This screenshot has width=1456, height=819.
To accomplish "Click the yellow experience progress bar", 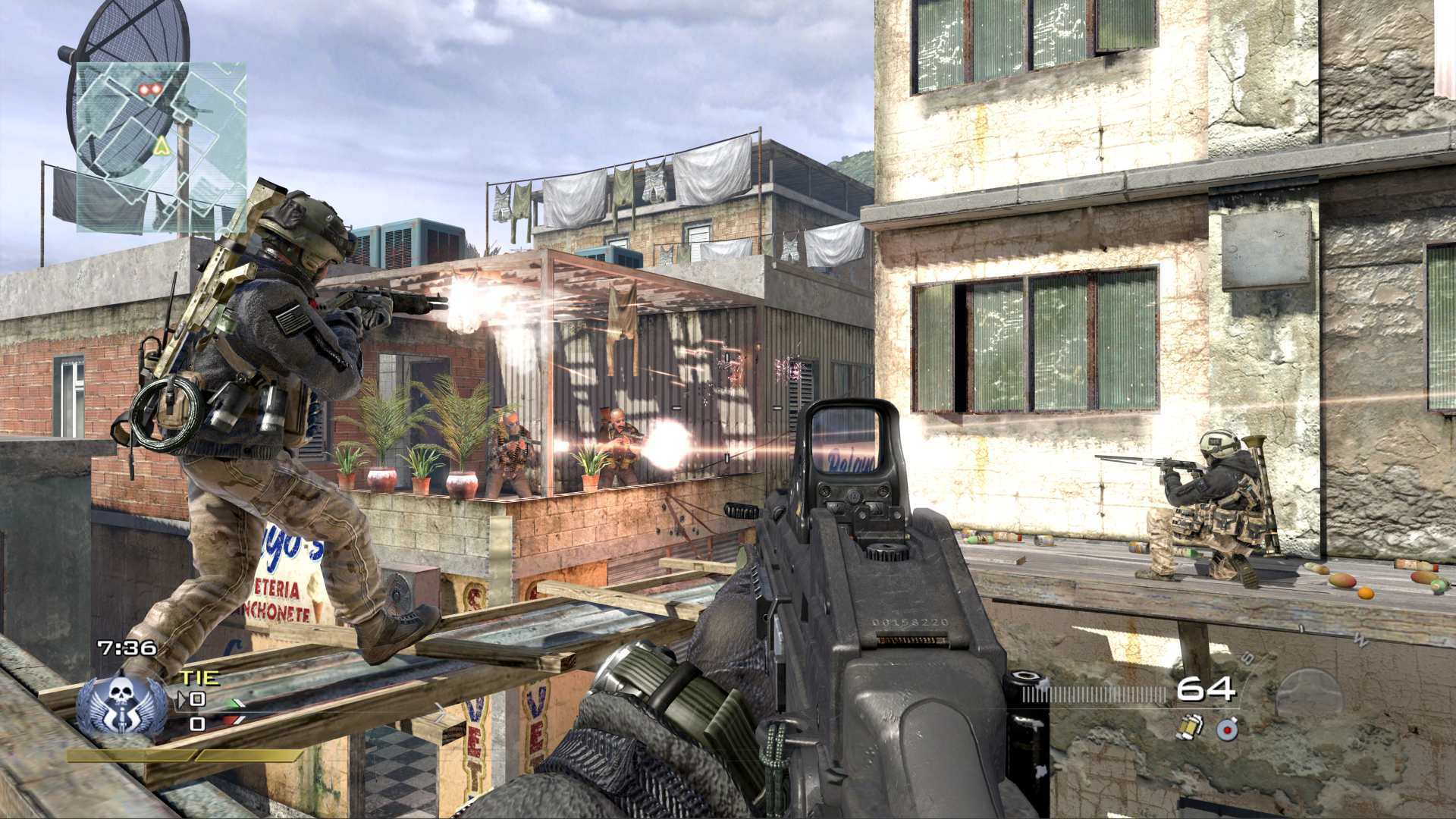I will [182, 756].
